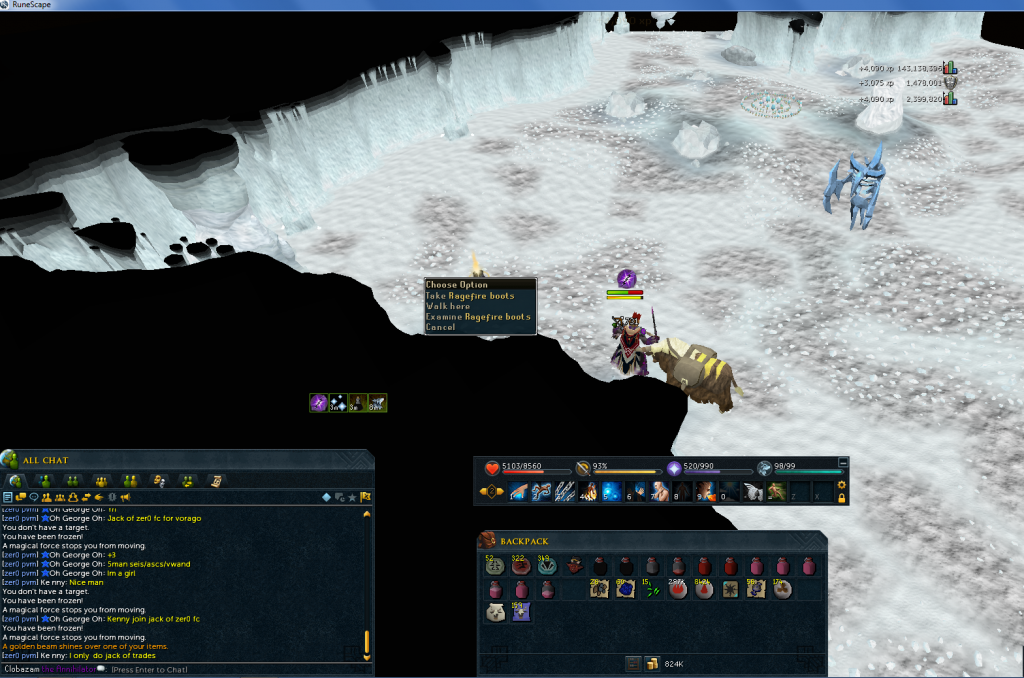This screenshot has width=1024, height=678.
Task: Activate the first ability in action bar slot 1
Action: [x=517, y=491]
